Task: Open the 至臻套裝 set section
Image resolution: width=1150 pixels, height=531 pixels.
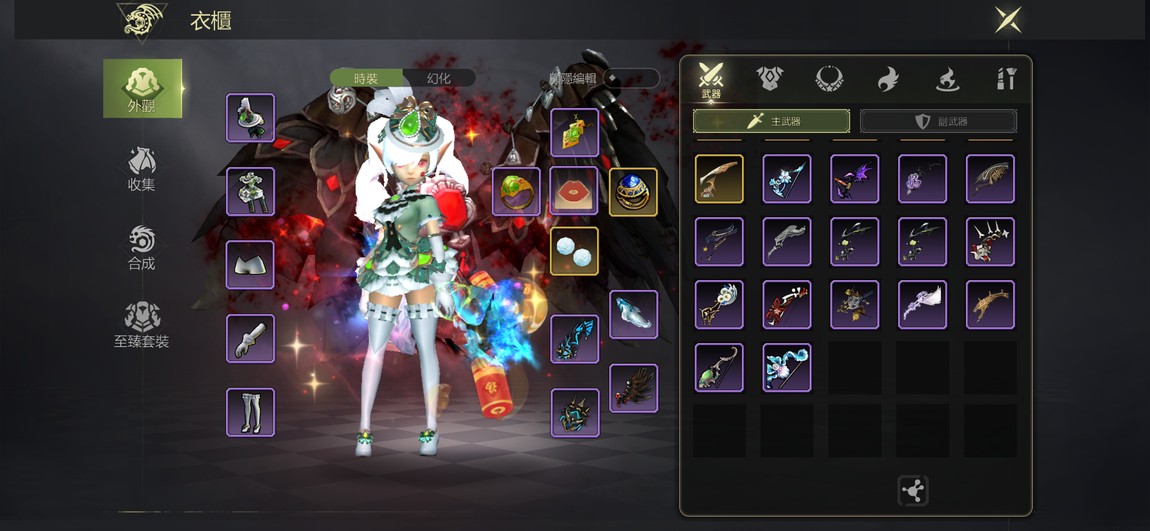Action: pyautogui.click(x=142, y=326)
